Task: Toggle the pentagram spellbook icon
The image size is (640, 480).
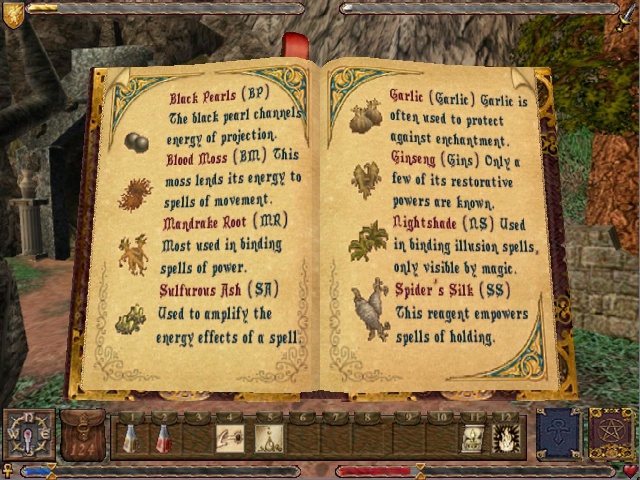Action: click(x=610, y=433)
